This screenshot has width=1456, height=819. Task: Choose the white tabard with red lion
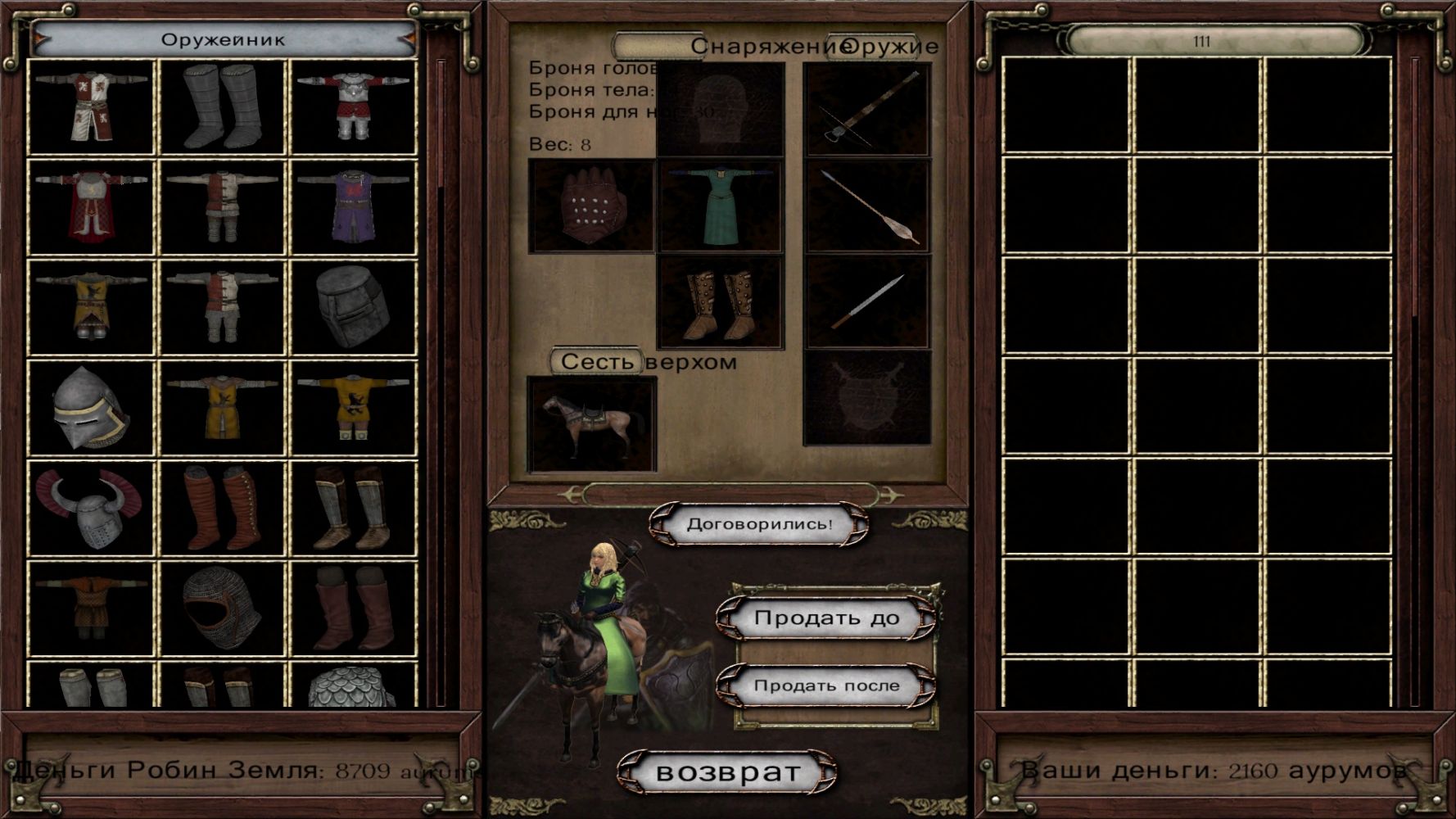(91, 106)
